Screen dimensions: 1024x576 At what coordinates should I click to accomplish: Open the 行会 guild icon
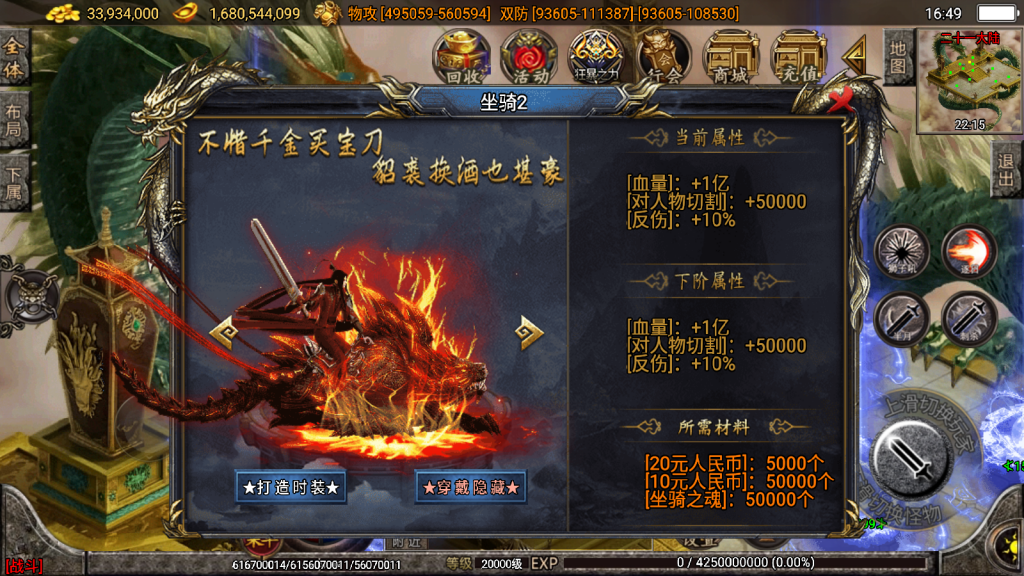(664, 56)
